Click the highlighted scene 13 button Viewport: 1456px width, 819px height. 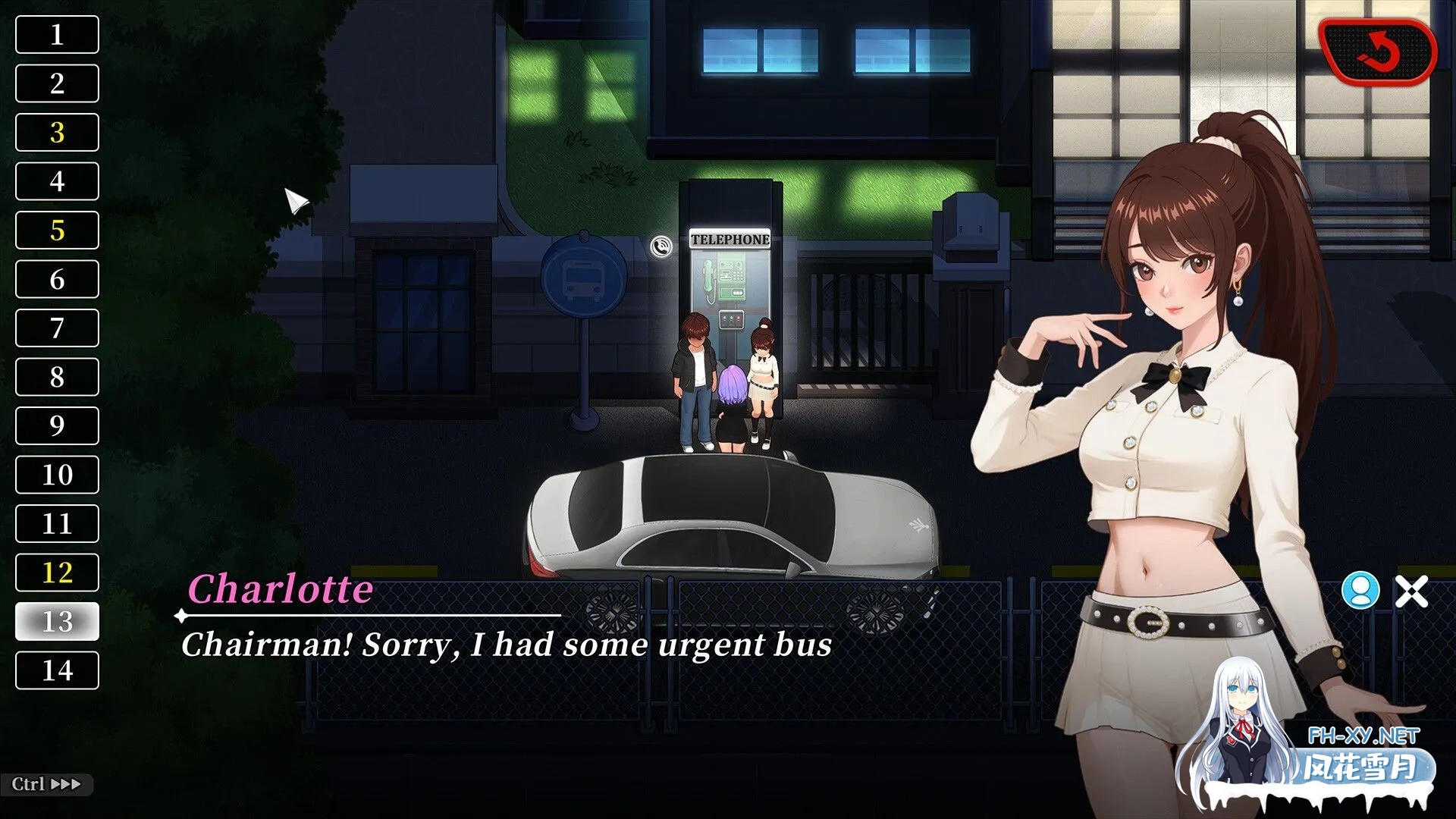click(57, 622)
